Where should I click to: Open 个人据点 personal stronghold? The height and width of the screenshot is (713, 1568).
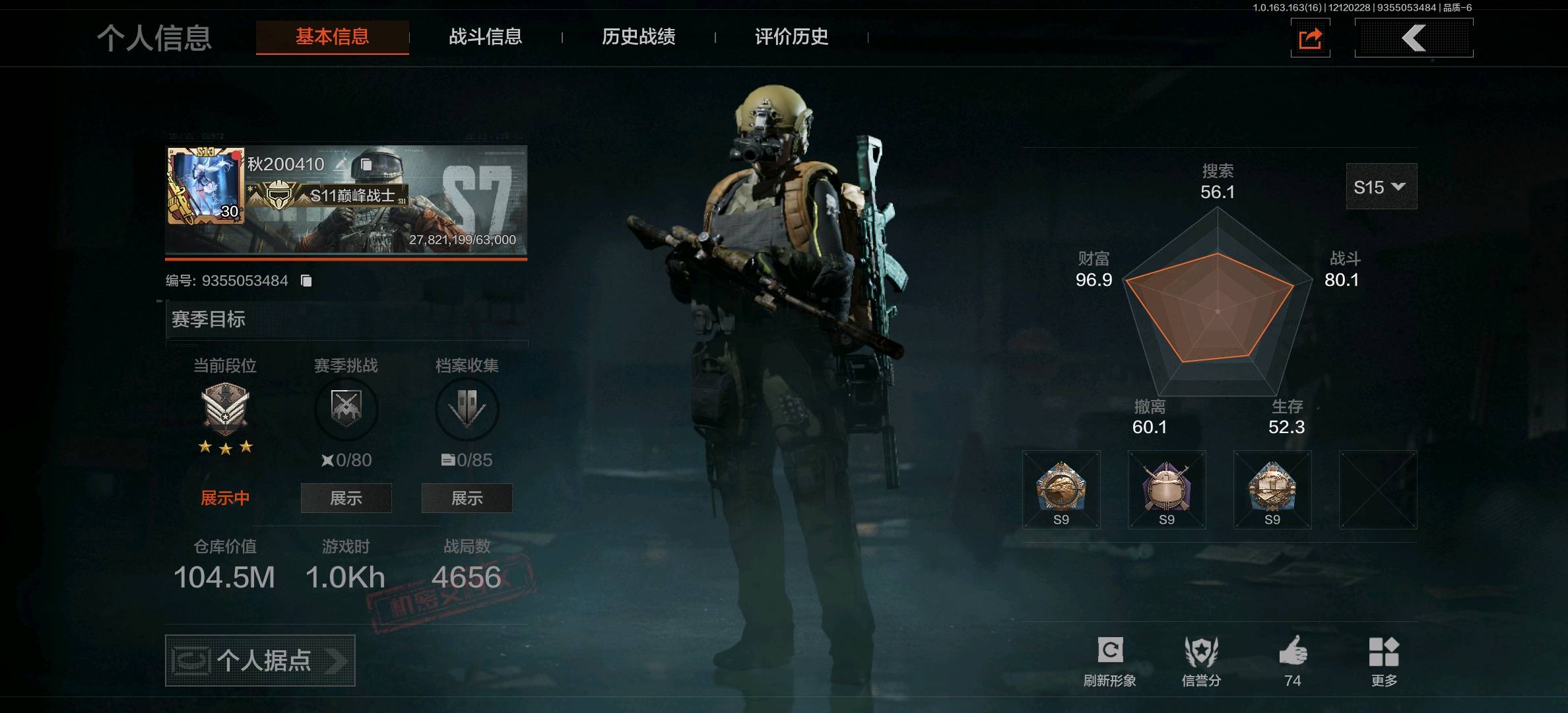coord(260,660)
